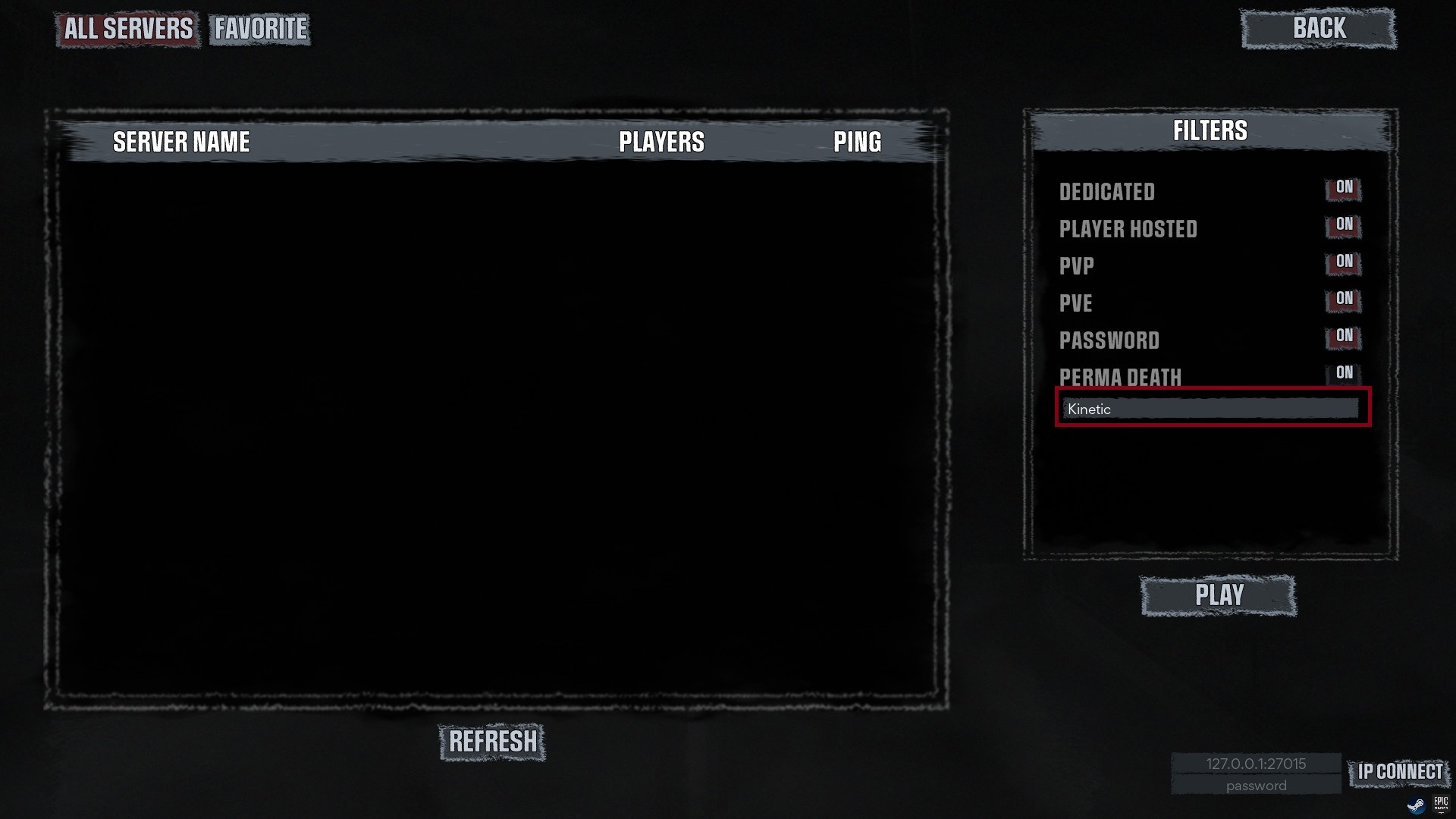
Task: Switch the PVP filter off
Action: pos(1344,262)
